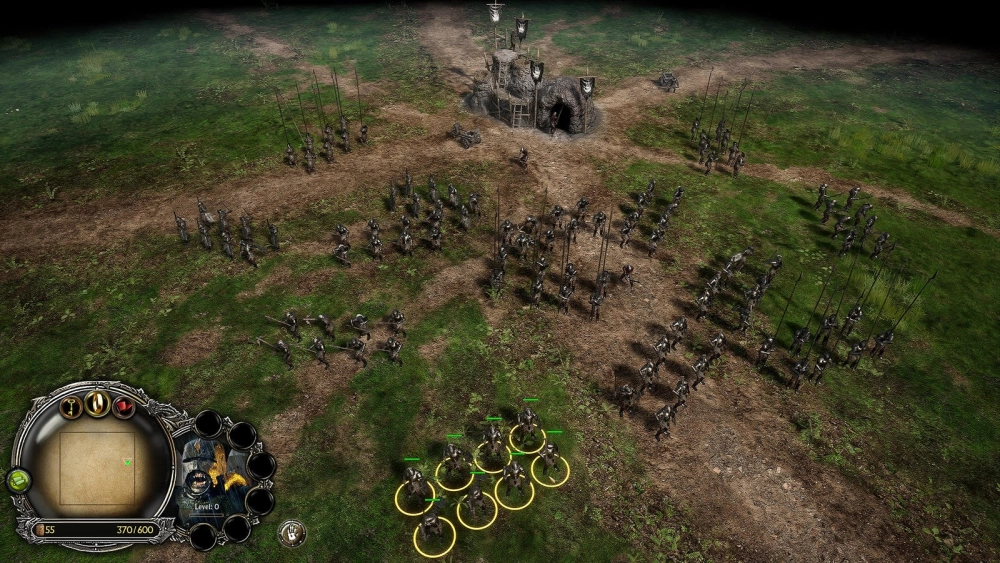The width and height of the screenshot is (1000, 563).
Task: Open the One Ring powers menu
Action: (x=97, y=403)
